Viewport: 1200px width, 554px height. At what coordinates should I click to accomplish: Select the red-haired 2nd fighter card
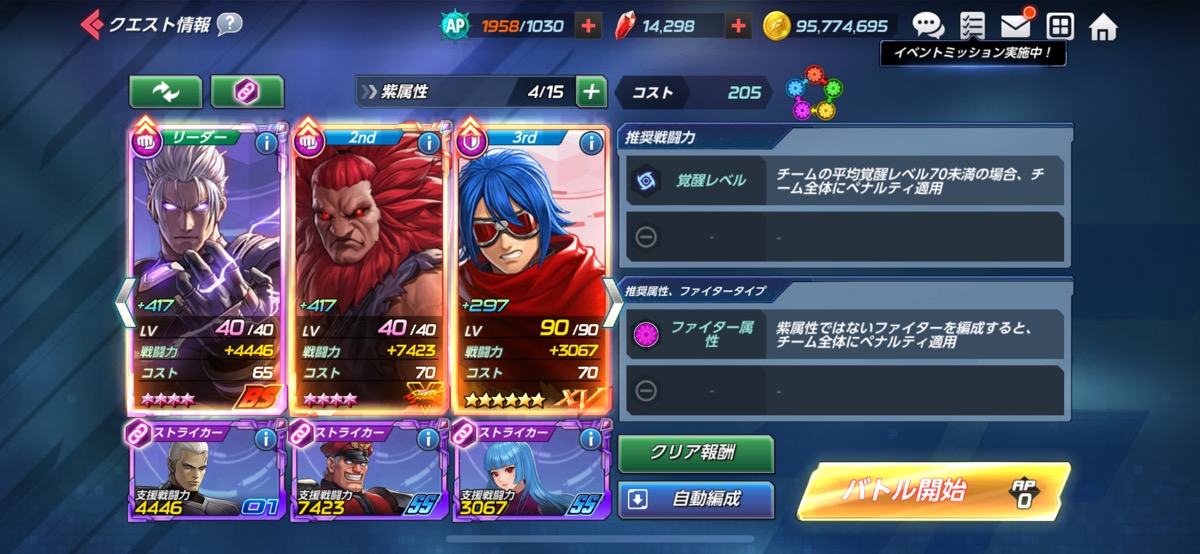point(370,260)
